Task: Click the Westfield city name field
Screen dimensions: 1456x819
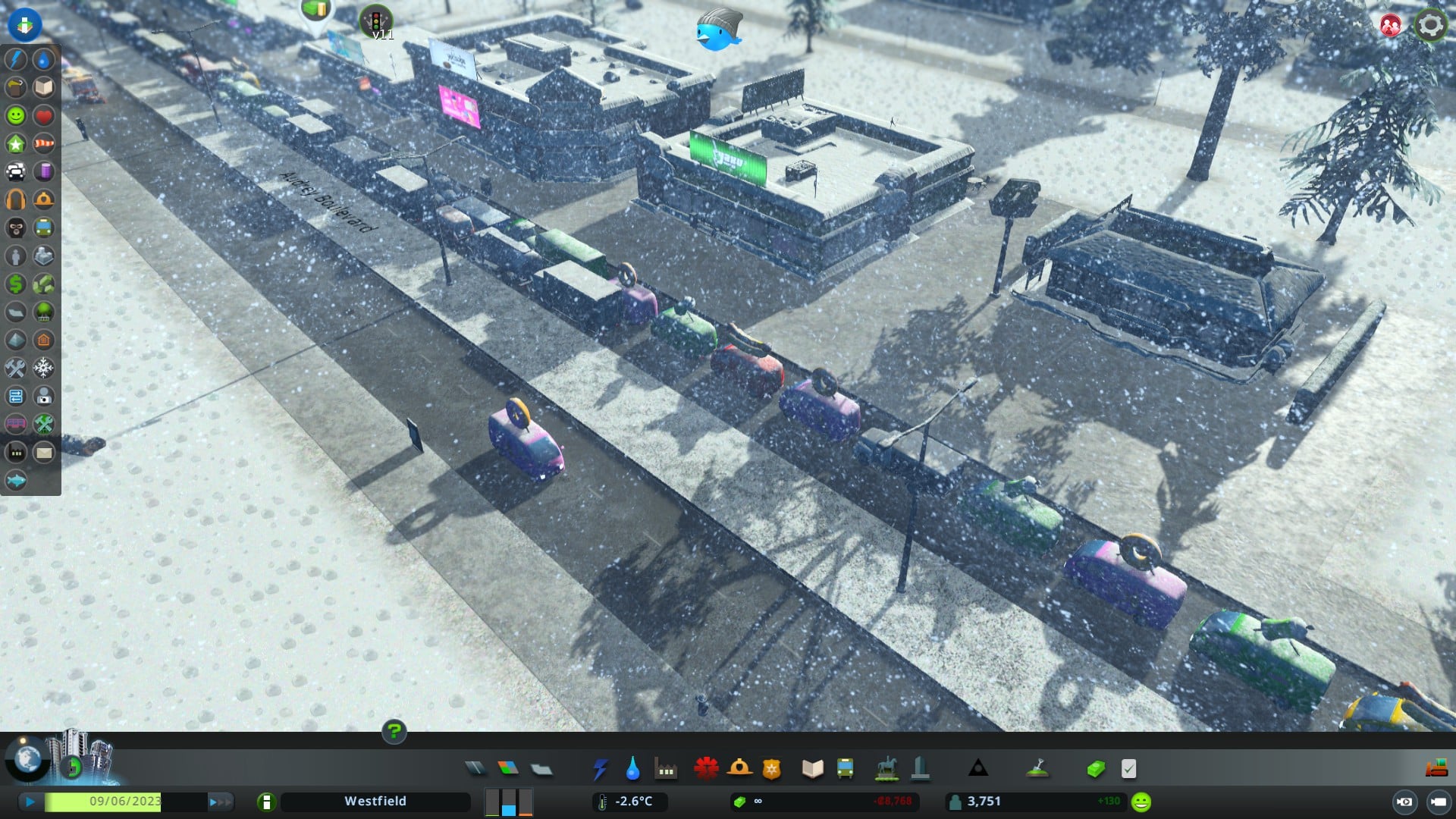Action: [x=375, y=802]
